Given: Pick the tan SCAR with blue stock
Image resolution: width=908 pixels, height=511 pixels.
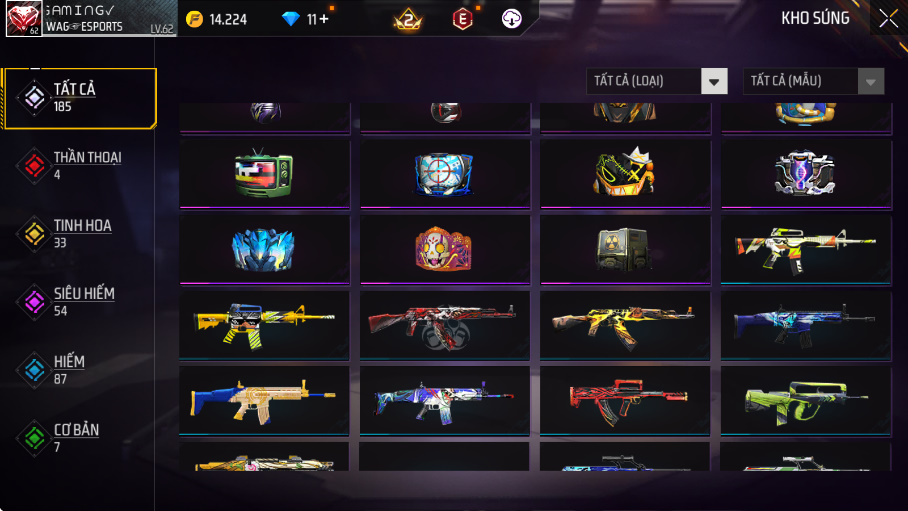Looking at the screenshot, I should pyautogui.click(x=264, y=399).
